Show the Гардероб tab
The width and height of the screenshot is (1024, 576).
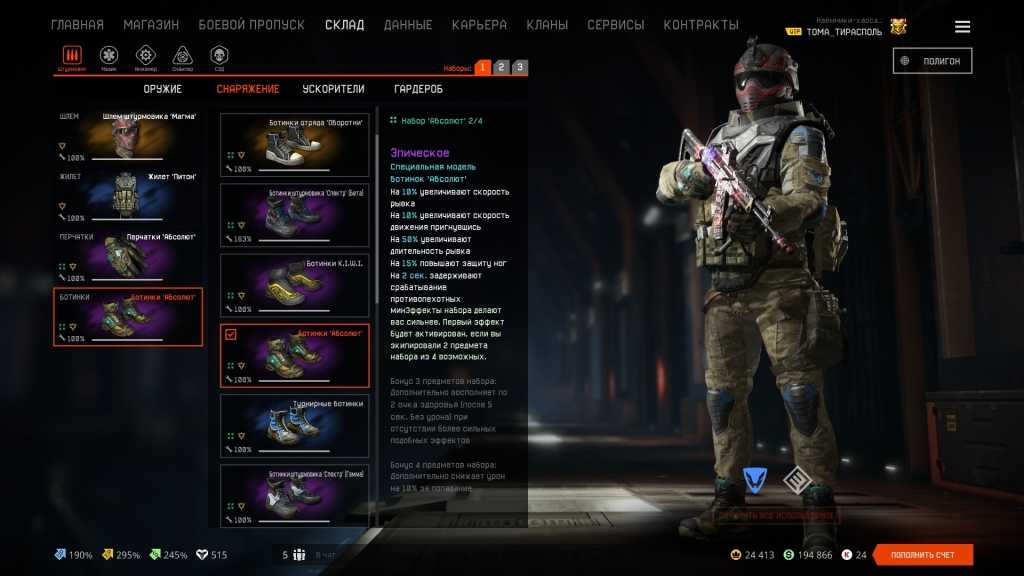tap(418, 89)
